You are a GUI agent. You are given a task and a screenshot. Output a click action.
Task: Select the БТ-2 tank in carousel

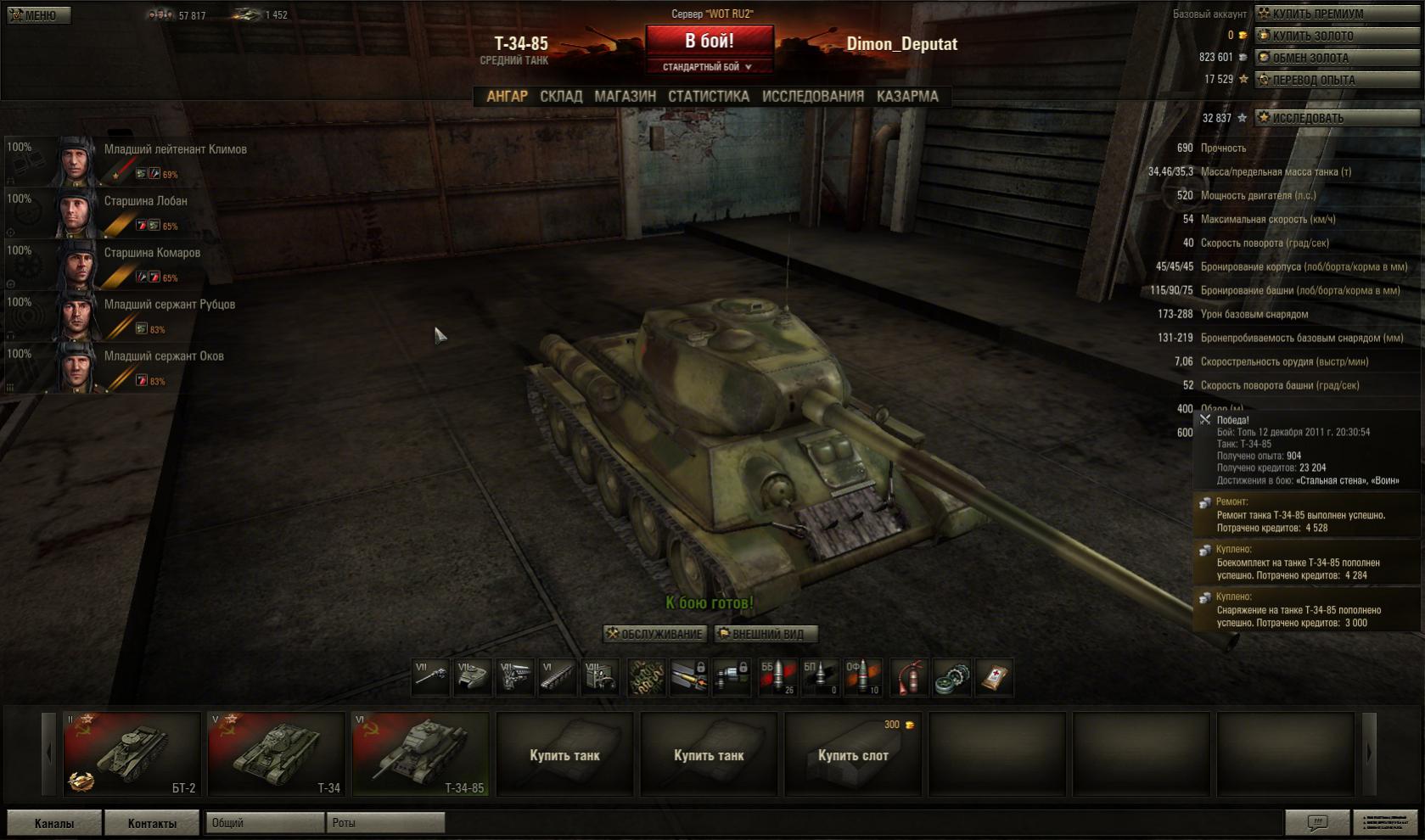[x=132, y=753]
